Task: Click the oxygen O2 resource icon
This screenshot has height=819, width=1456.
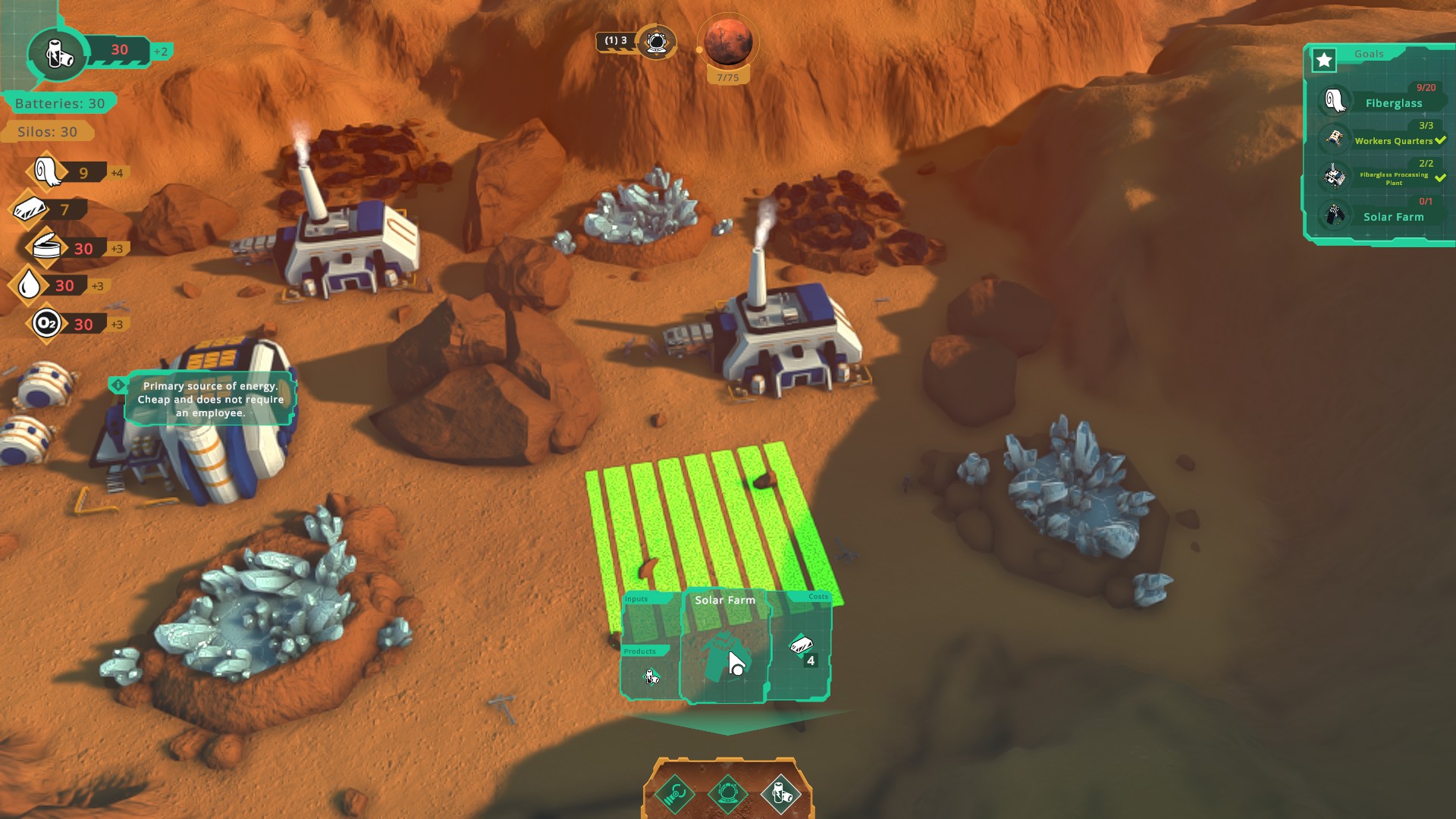Action: [x=46, y=324]
